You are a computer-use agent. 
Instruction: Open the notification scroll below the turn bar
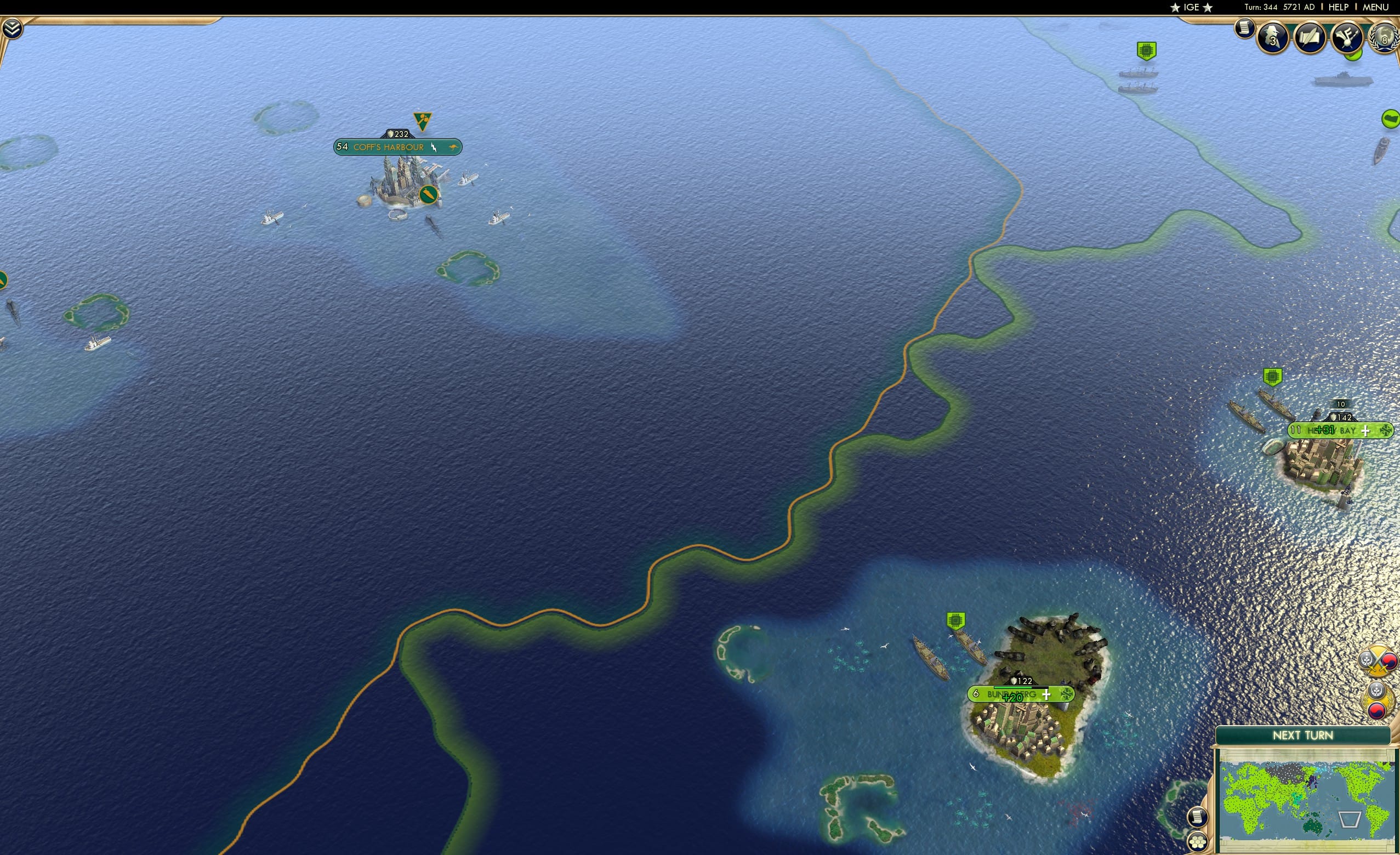coord(1246,27)
